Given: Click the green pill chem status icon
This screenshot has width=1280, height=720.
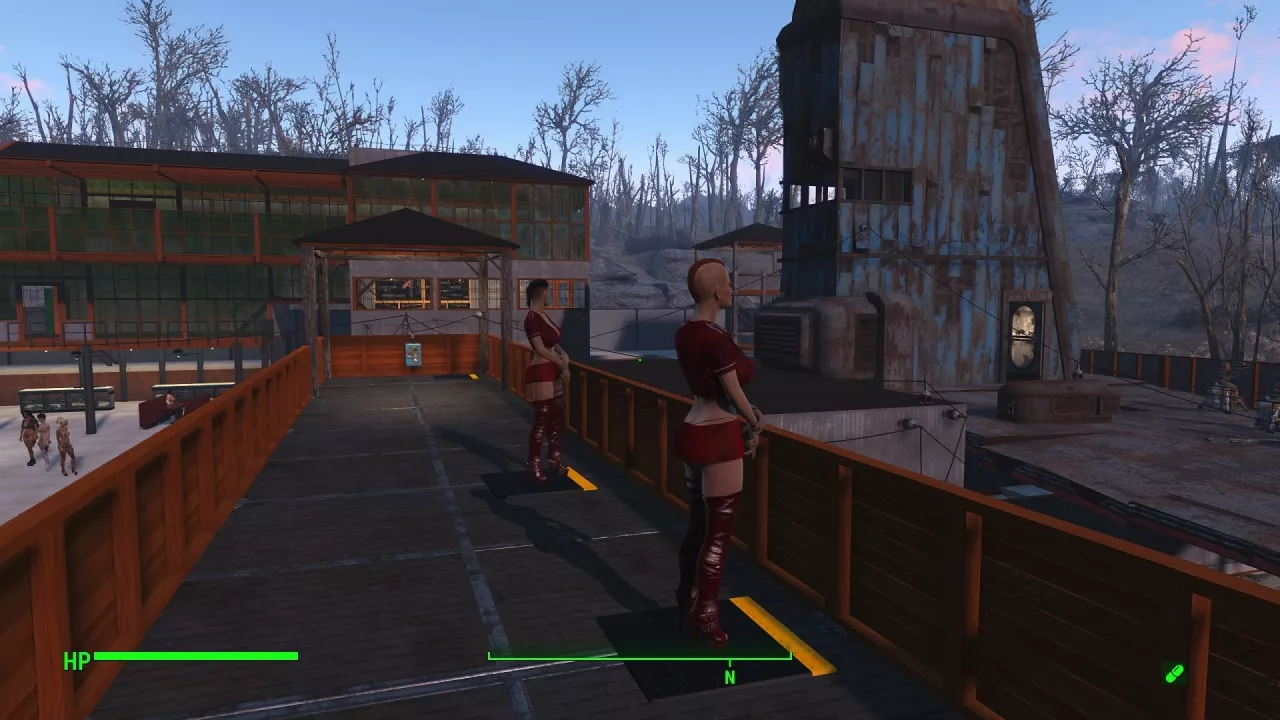Looking at the screenshot, I should 1174,673.
